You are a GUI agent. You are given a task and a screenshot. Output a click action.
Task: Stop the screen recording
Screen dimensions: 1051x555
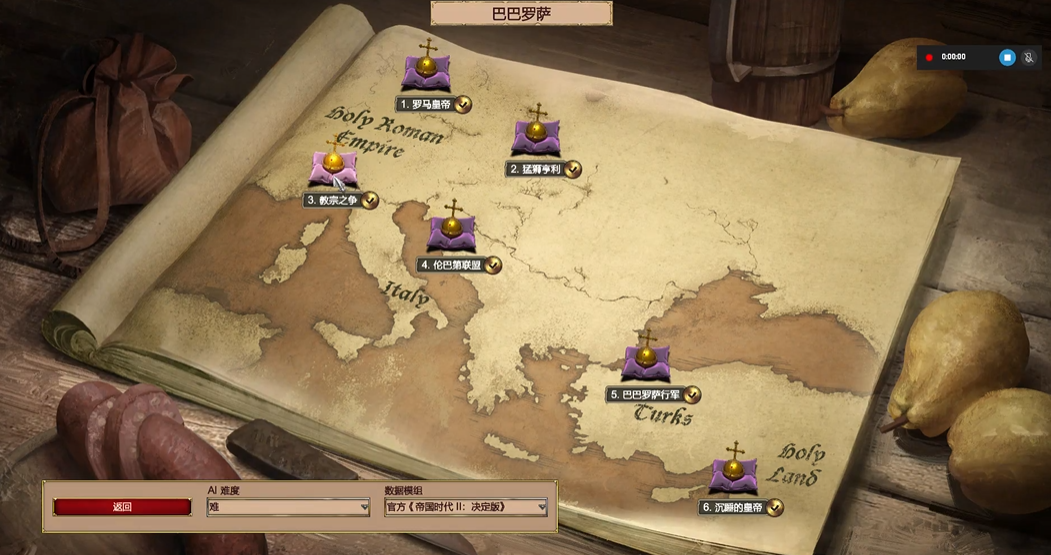(1007, 57)
